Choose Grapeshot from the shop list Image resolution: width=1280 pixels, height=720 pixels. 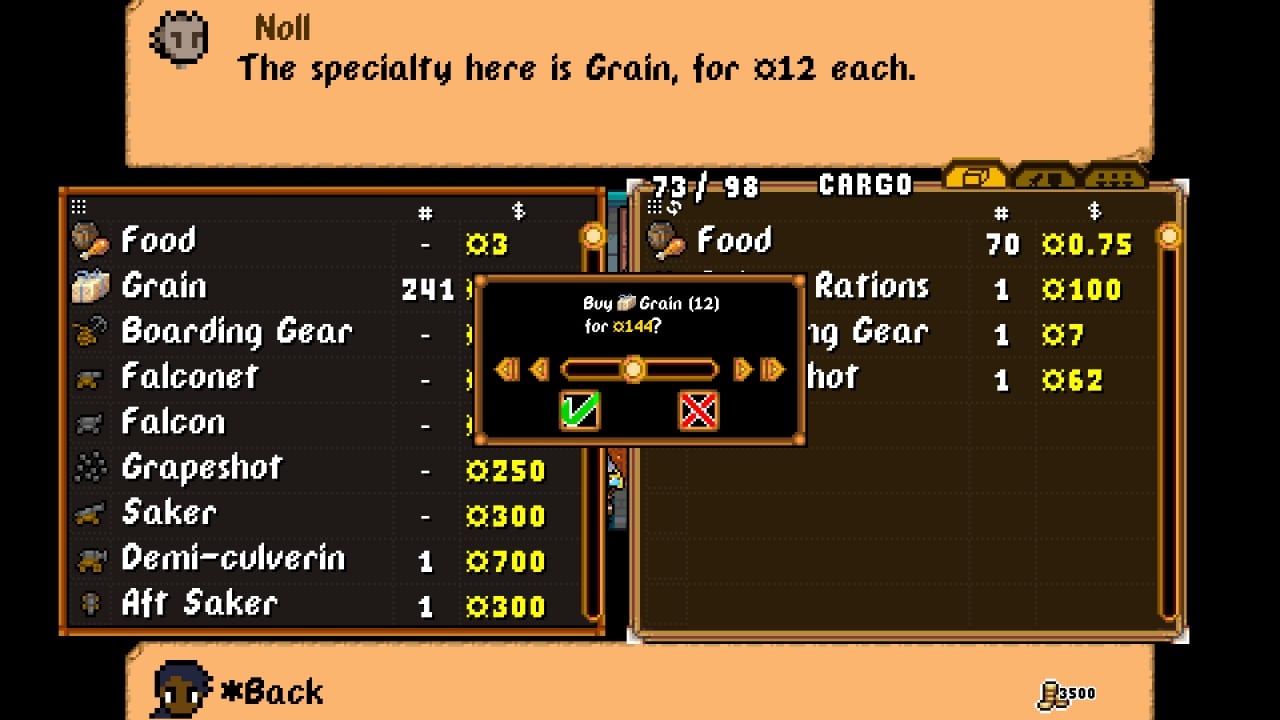pos(201,468)
